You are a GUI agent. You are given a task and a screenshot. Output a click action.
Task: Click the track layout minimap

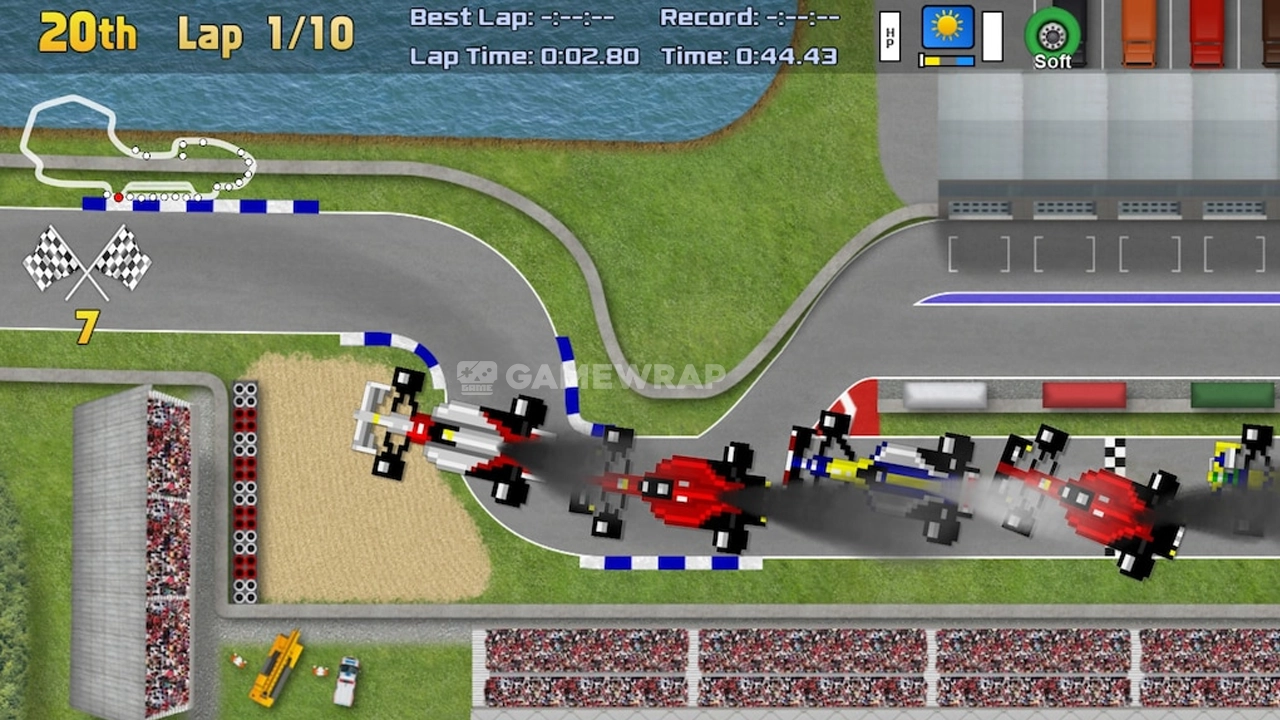[138, 150]
